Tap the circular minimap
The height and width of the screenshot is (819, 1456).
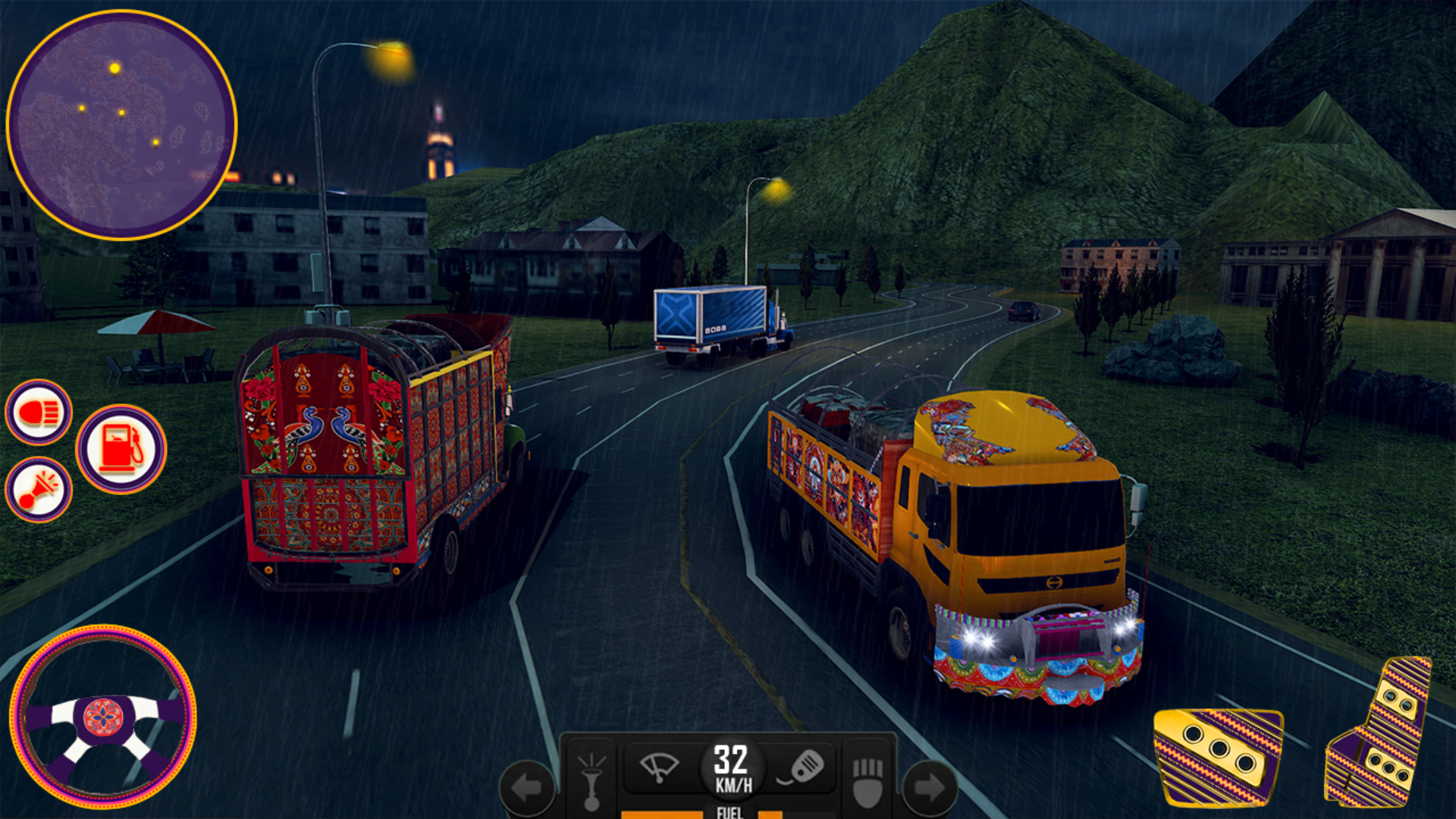(x=121, y=121)
